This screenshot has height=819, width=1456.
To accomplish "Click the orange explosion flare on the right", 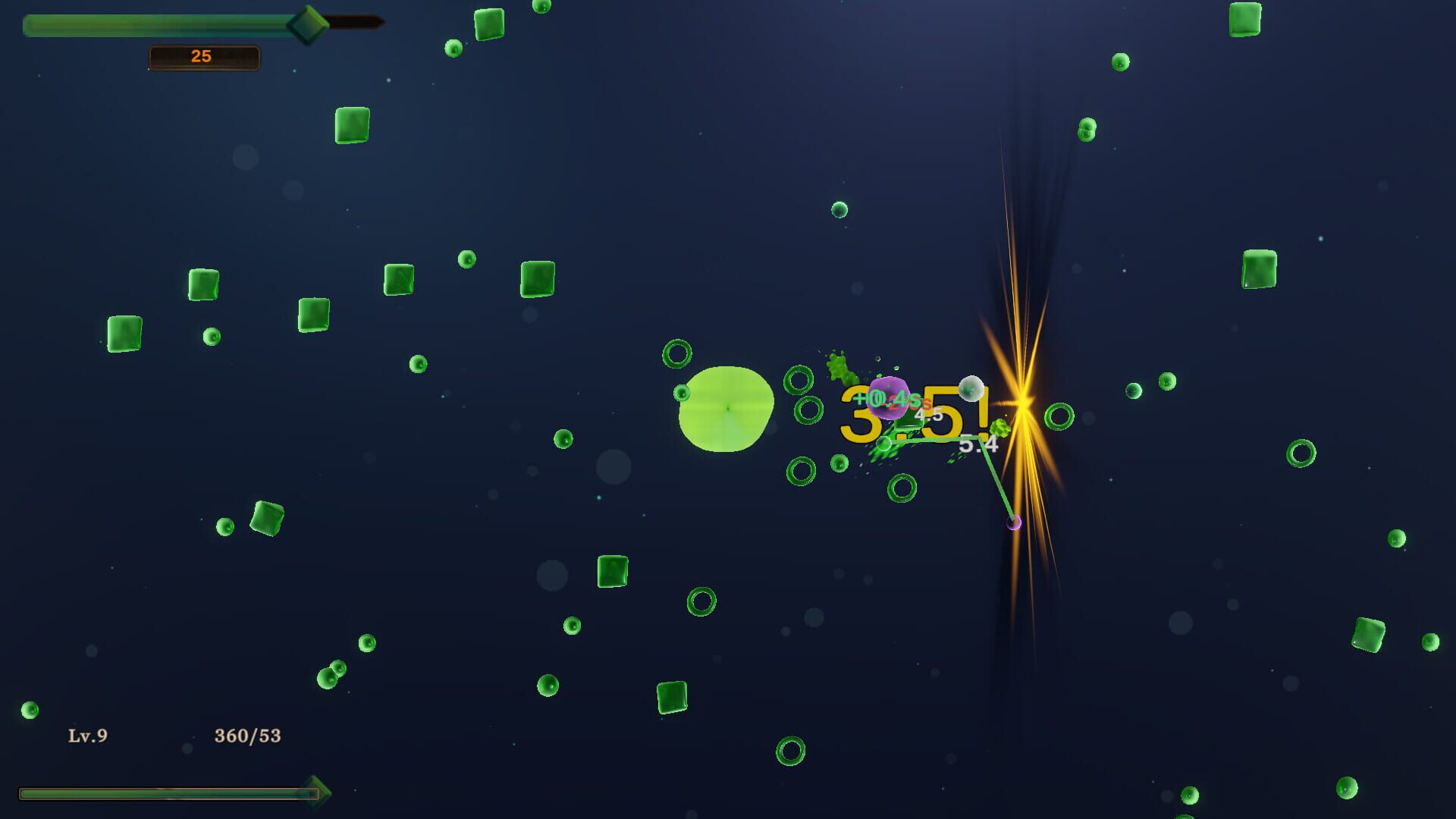I will pyautogui.click(x=1022, y=402).
